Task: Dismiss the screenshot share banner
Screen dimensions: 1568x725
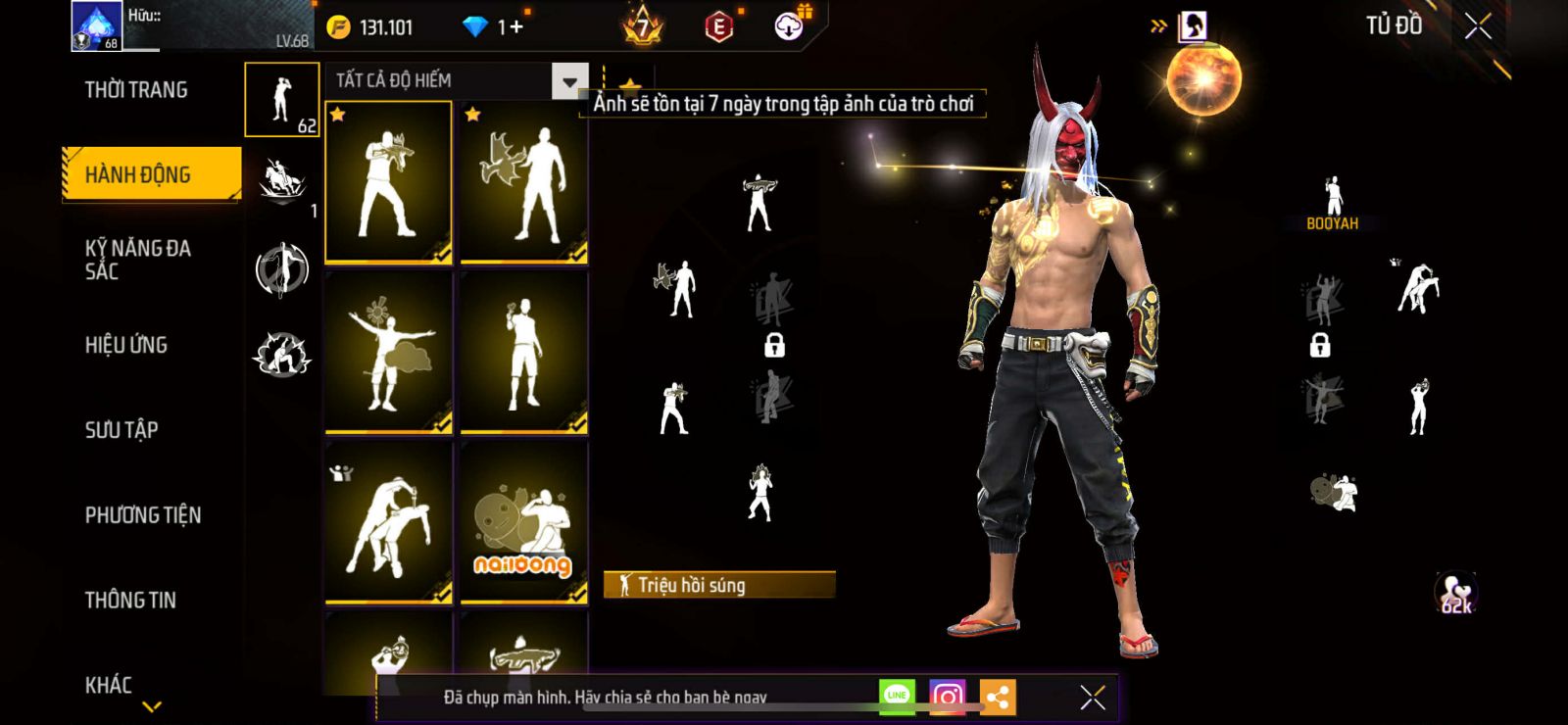Action: [x=1092, y=698]
